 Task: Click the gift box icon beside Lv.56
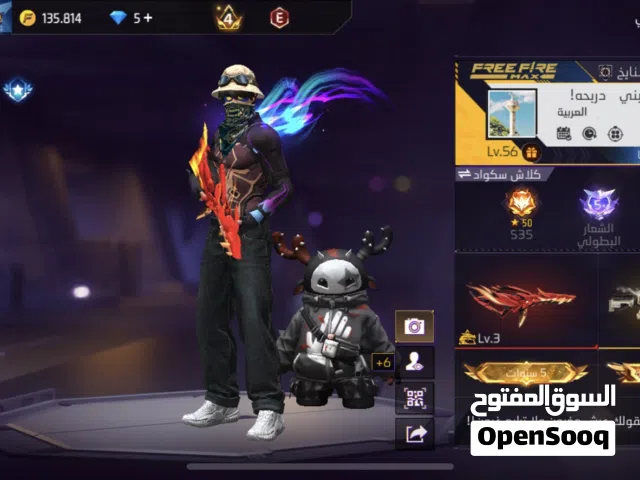click(531, 152)
